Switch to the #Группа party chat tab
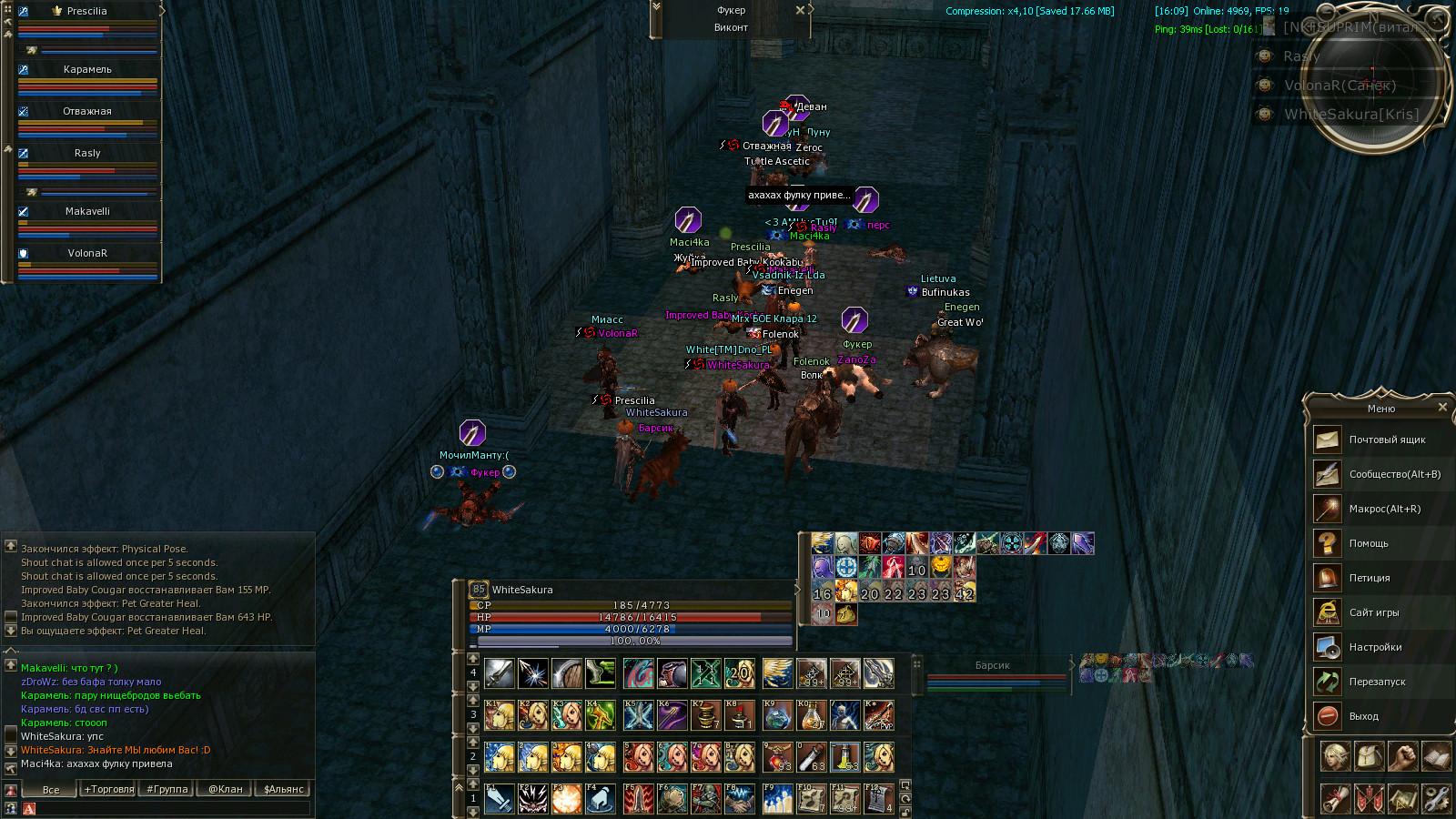The width and height of the screenshot is (1456, 819). [167, 789]
